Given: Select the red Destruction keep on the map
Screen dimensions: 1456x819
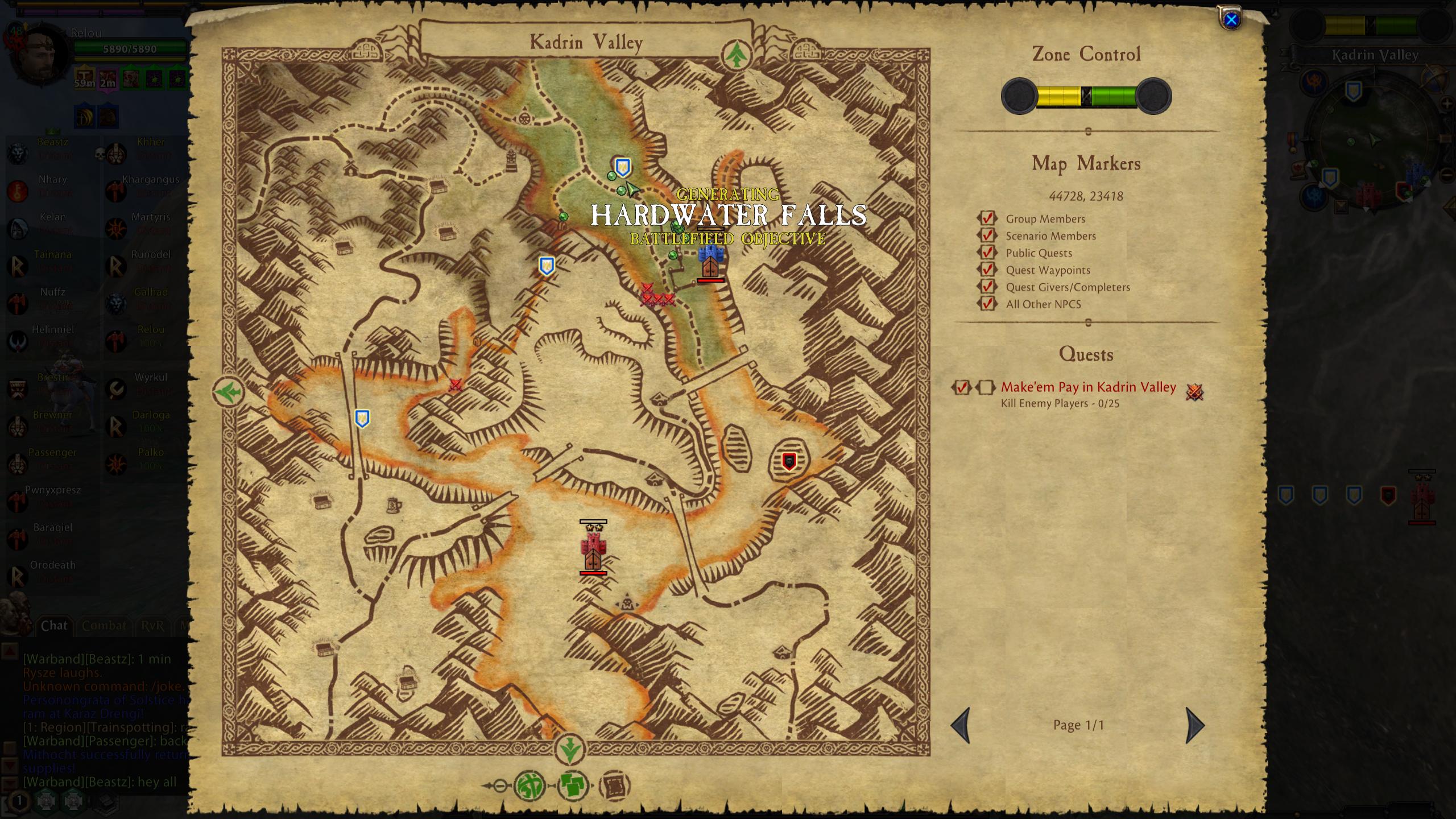Looking at the screenshot, I should point(593,549).
